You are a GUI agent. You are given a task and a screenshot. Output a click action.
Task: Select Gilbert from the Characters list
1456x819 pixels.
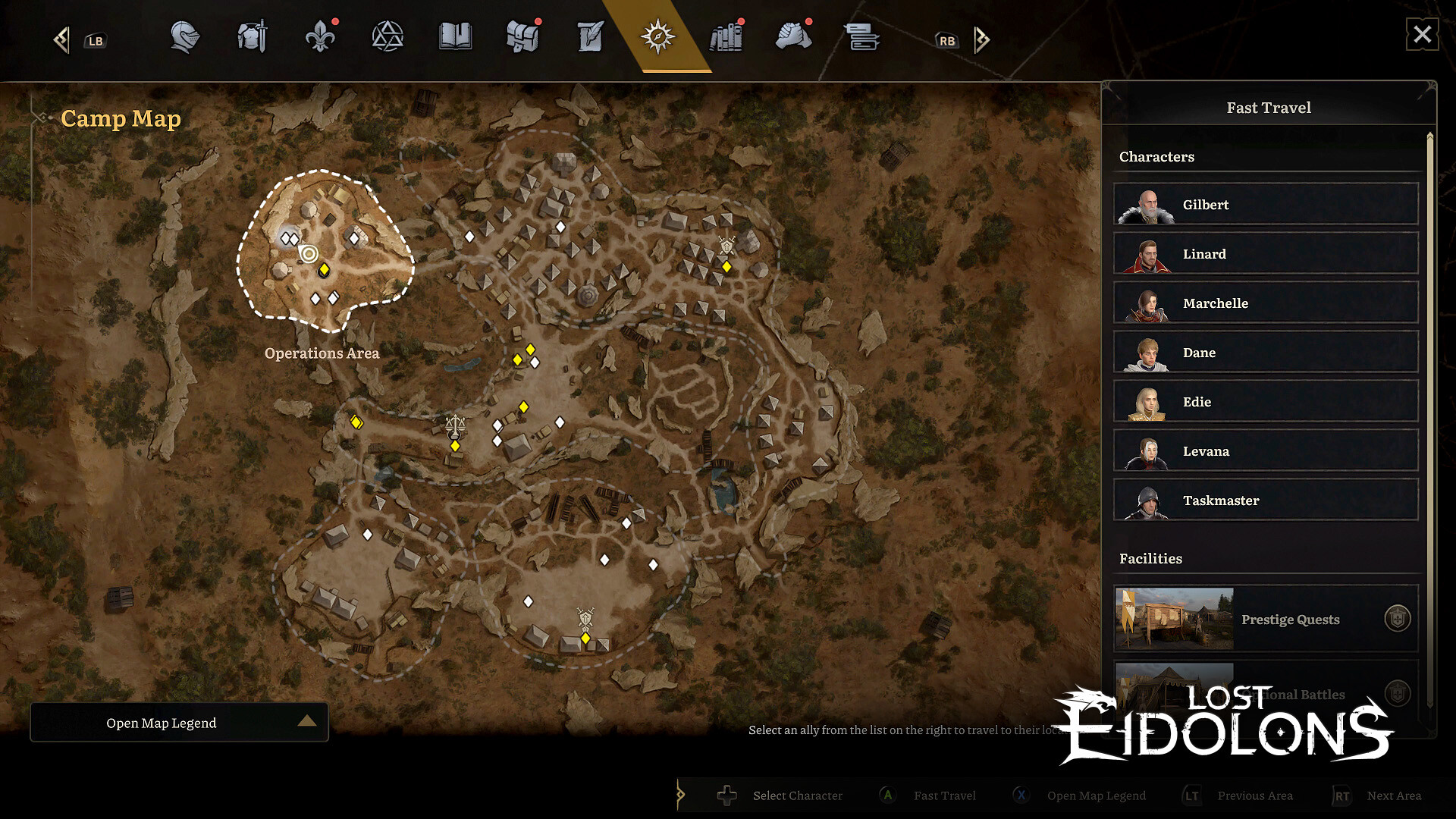click(x=1265, y=204)
